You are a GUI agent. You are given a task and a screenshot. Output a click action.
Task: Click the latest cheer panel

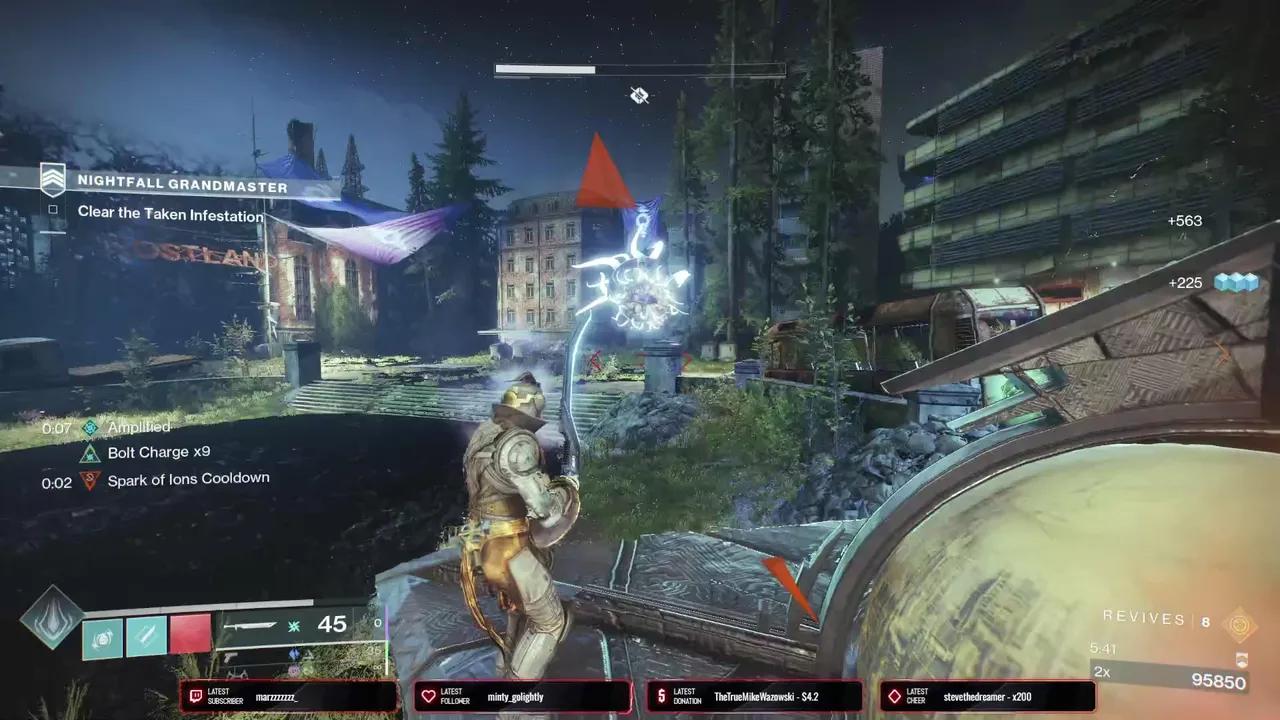[x=987, y=696]
